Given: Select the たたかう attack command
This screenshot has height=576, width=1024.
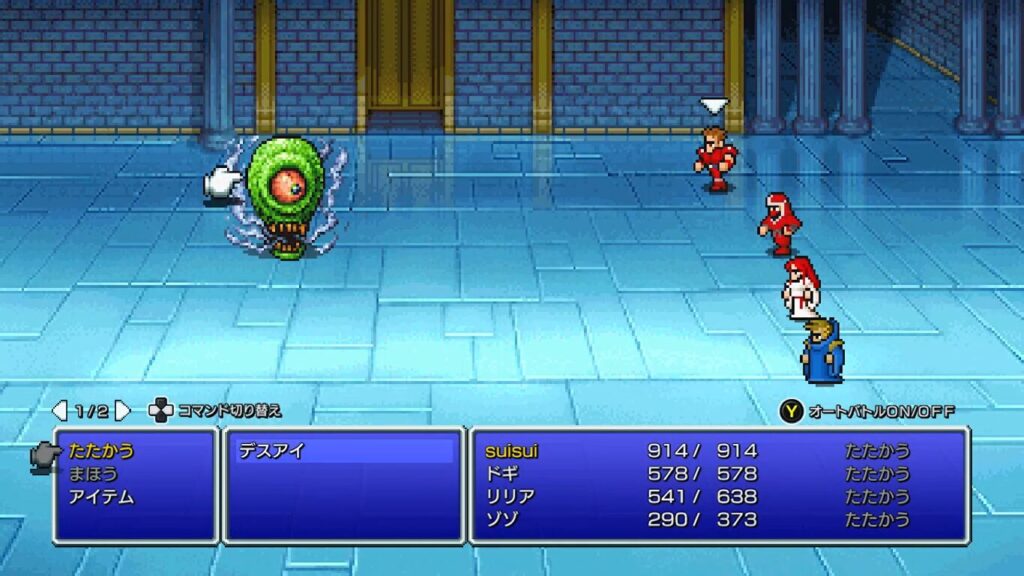Looking at the screenshot, I should (x=102, y=451).
